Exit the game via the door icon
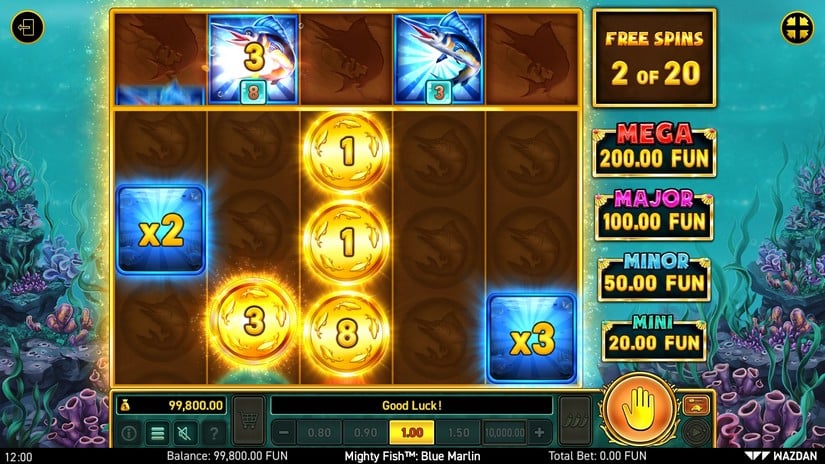The width and height of the screenshot is (825, 464). pyautogui.click(x=27, y=28)
